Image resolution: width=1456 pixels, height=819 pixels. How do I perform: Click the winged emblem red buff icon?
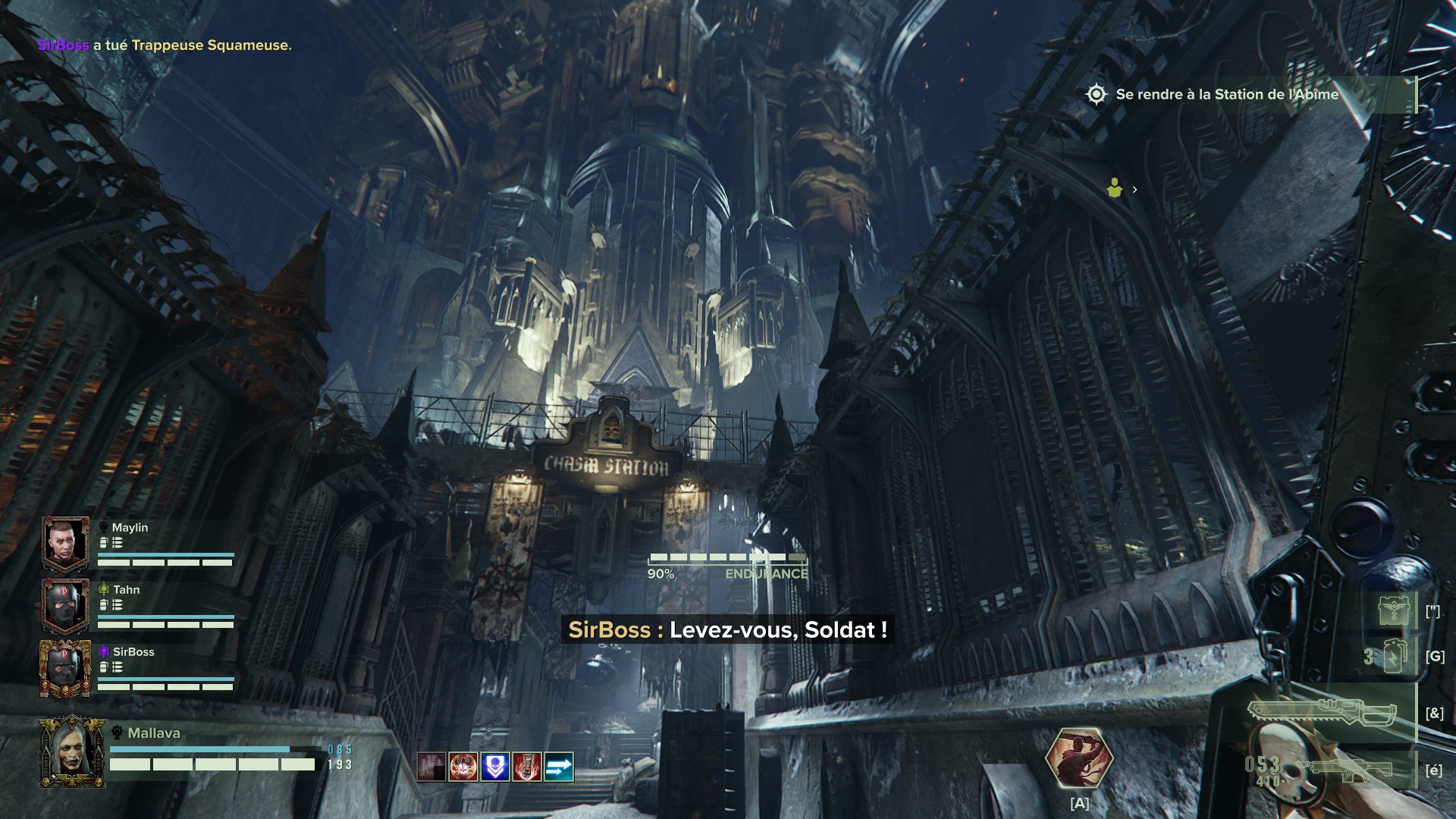(463, 767)
